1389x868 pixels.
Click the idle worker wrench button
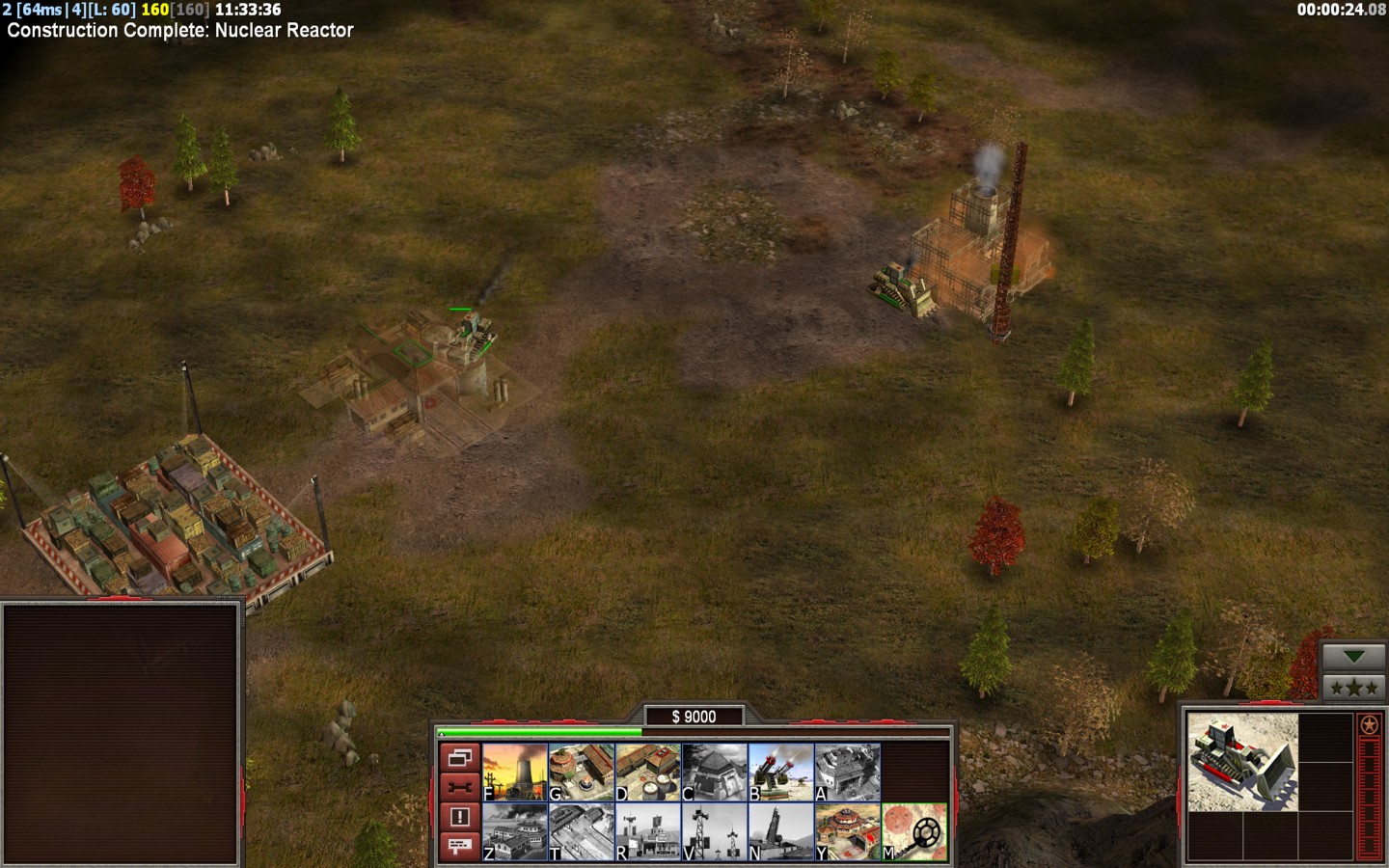coord(459,787)
